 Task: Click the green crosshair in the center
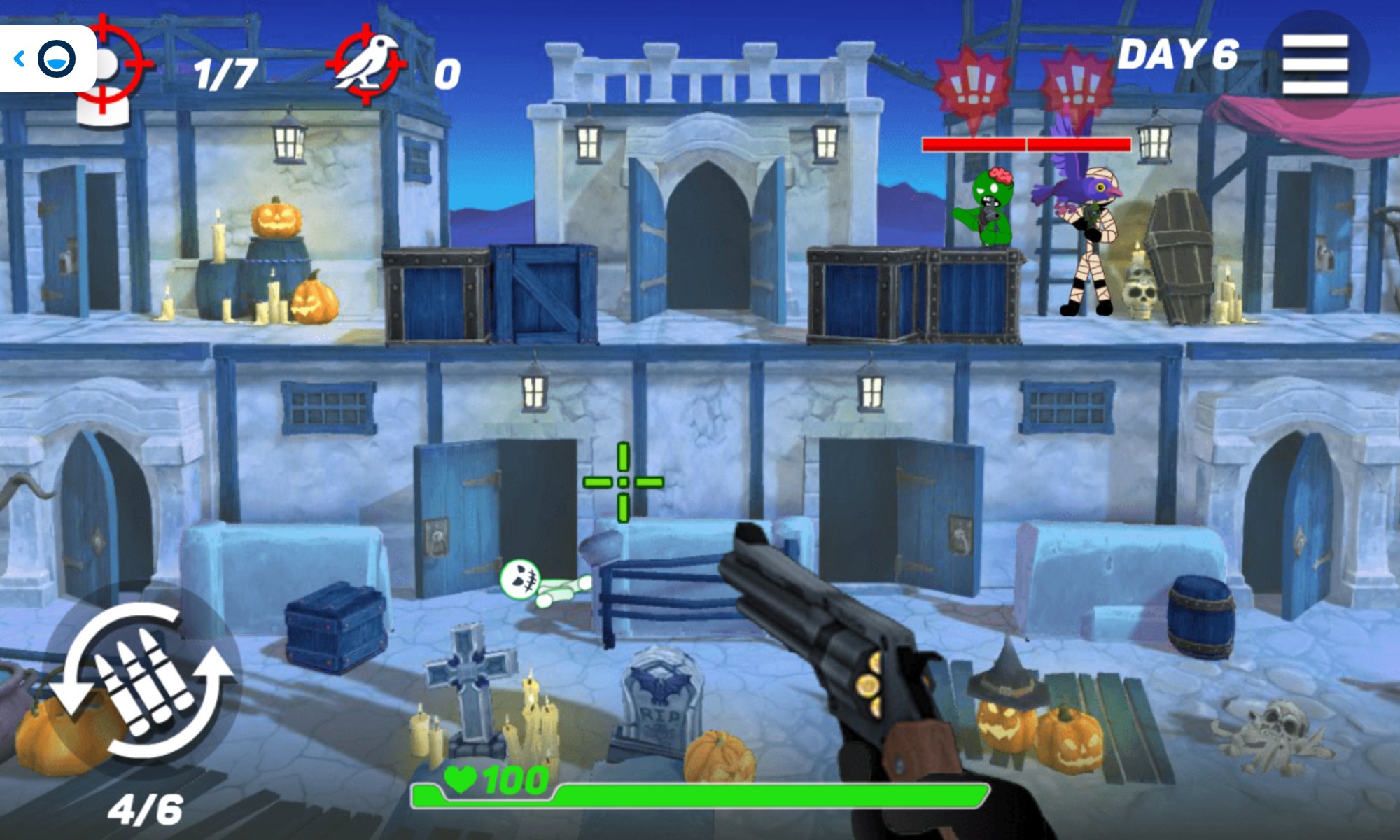point(622,482)
